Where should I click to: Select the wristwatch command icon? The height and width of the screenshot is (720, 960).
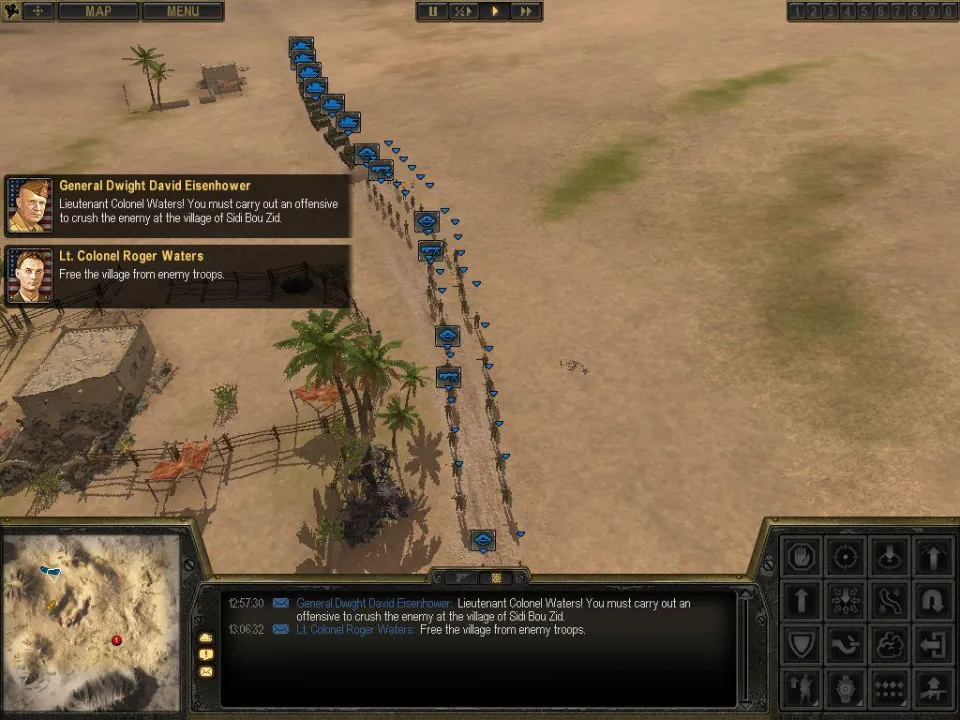pos(845,688)
